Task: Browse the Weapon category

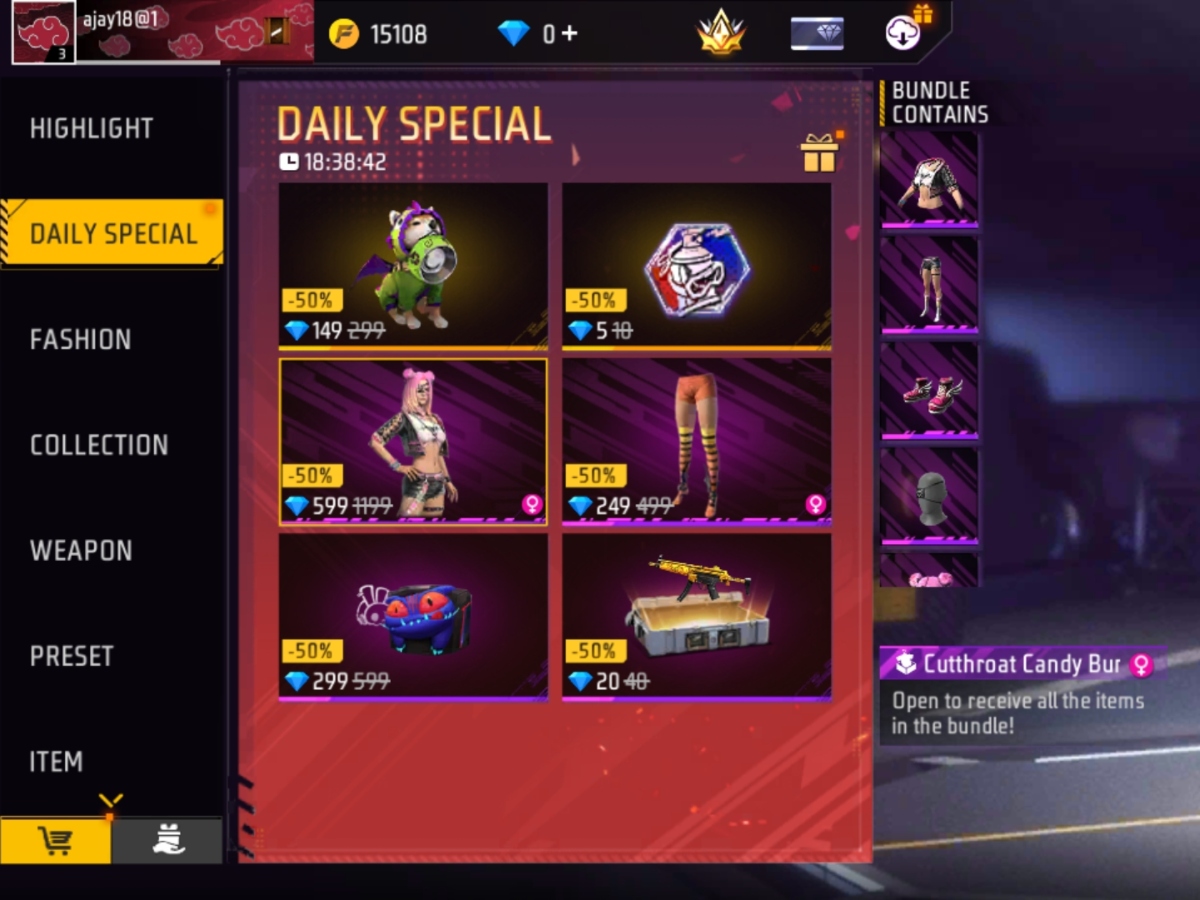Action: 81,550
